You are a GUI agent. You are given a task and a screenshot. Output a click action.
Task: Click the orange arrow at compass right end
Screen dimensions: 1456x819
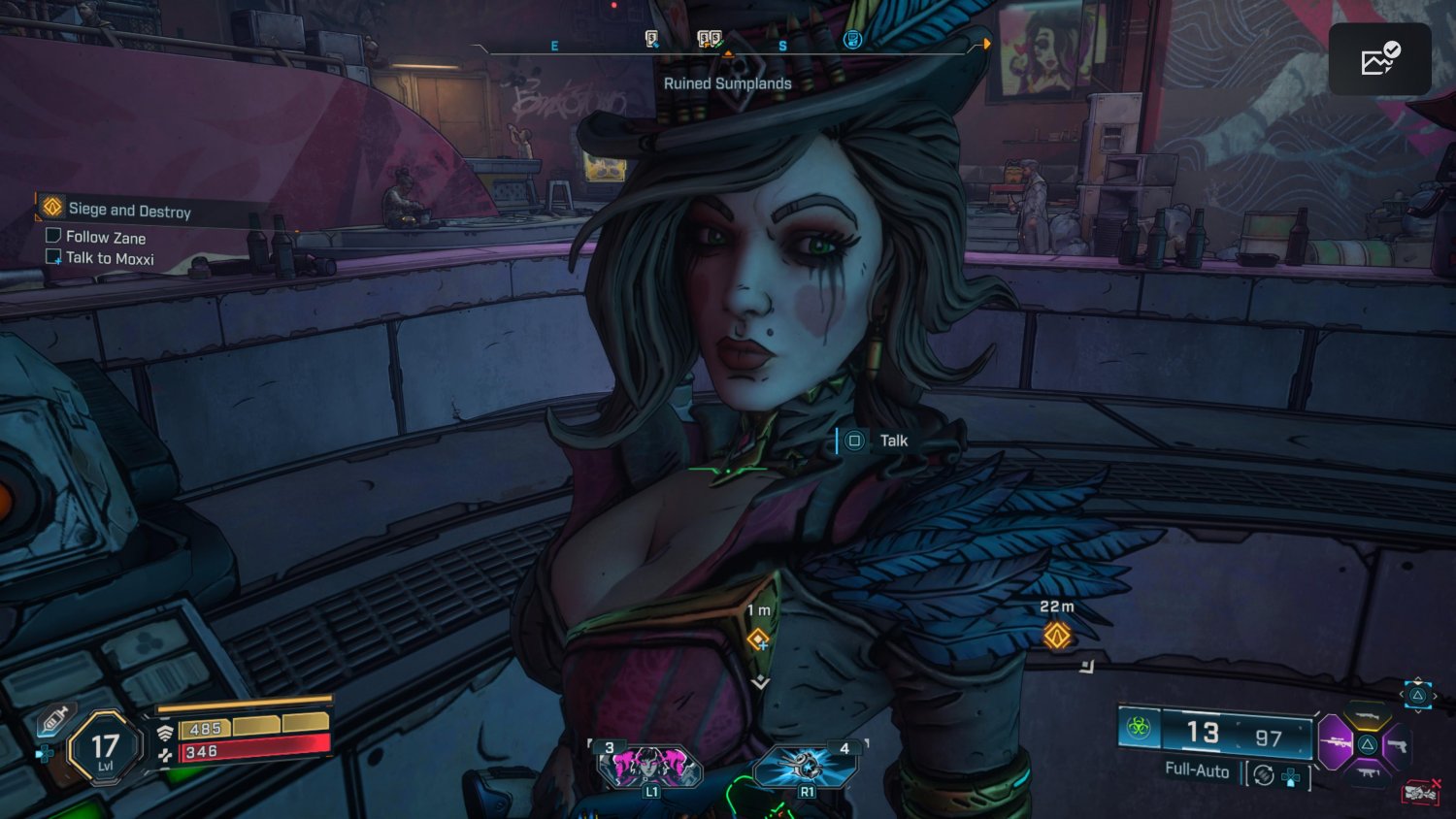tap(987, 43)
